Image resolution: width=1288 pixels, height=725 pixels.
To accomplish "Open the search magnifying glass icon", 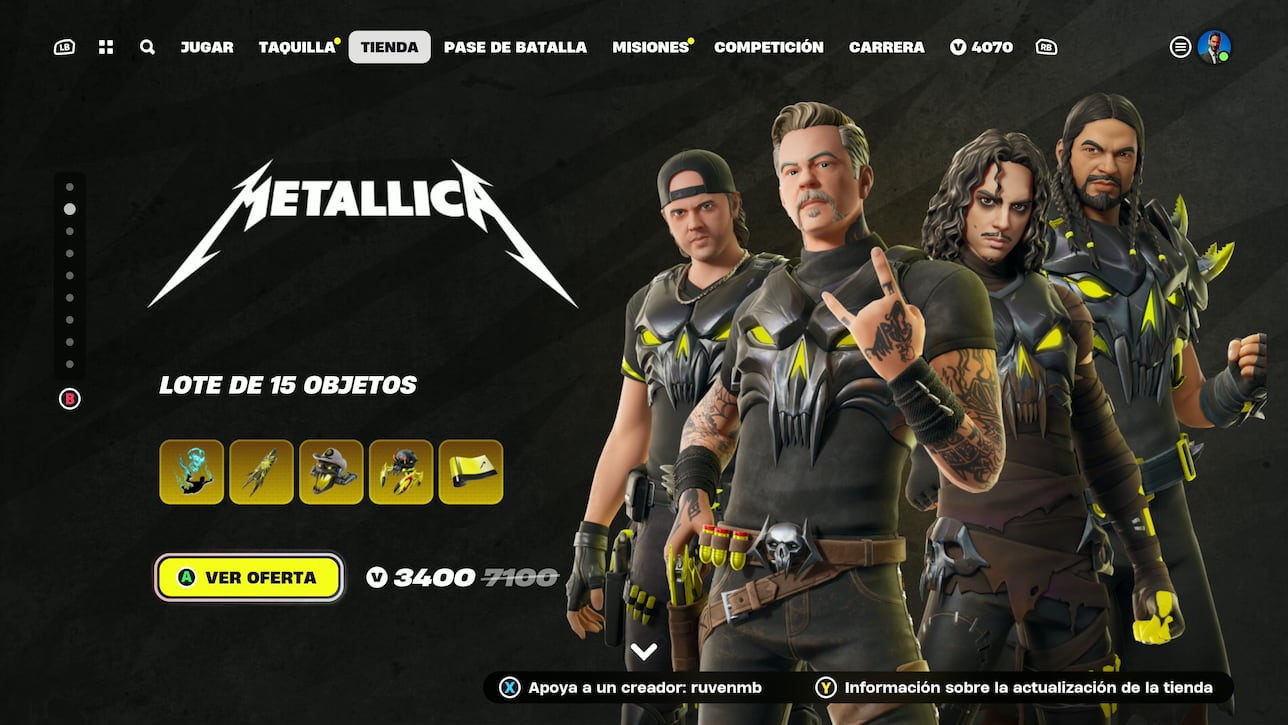I will click(x=147, y=46).
